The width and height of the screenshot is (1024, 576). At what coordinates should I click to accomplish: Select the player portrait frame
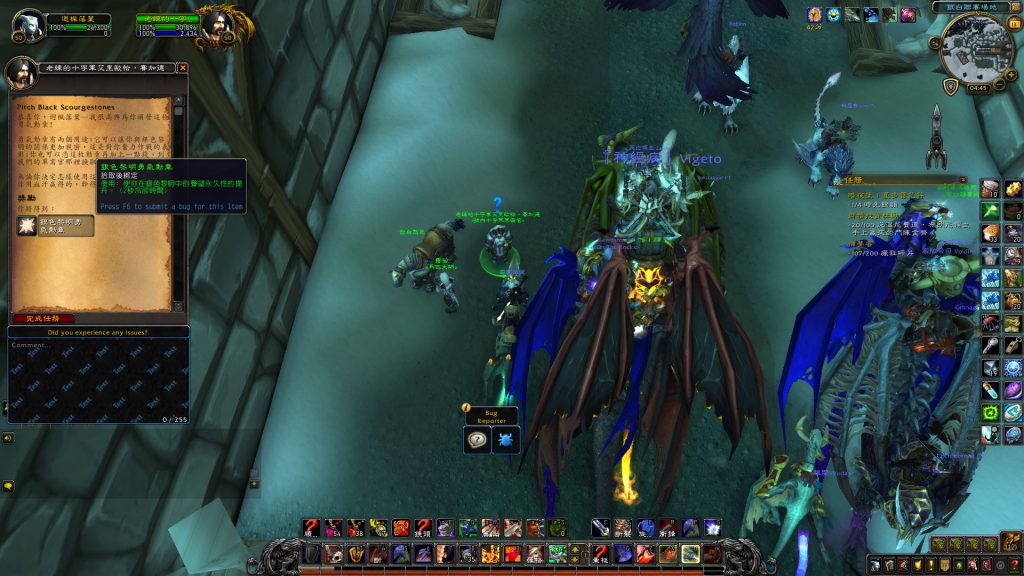pos(28,26)
